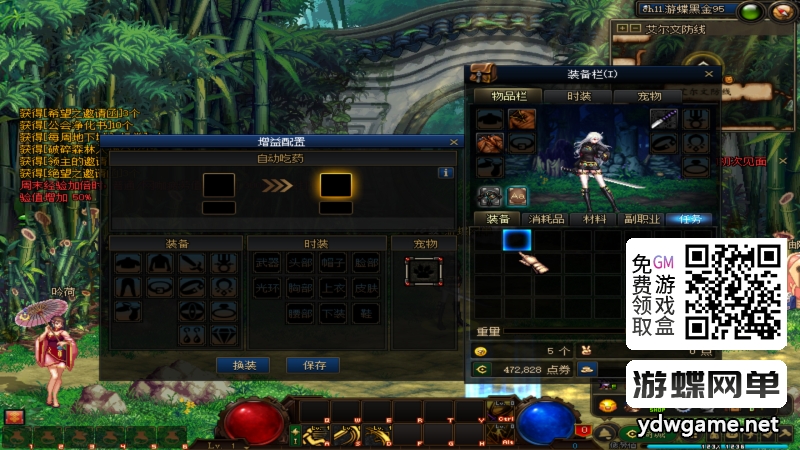Switch to the 时装 tab in inventory
The width and height of the screenshot is (800, 450).
pyautogui.click(x=579, y=96)
